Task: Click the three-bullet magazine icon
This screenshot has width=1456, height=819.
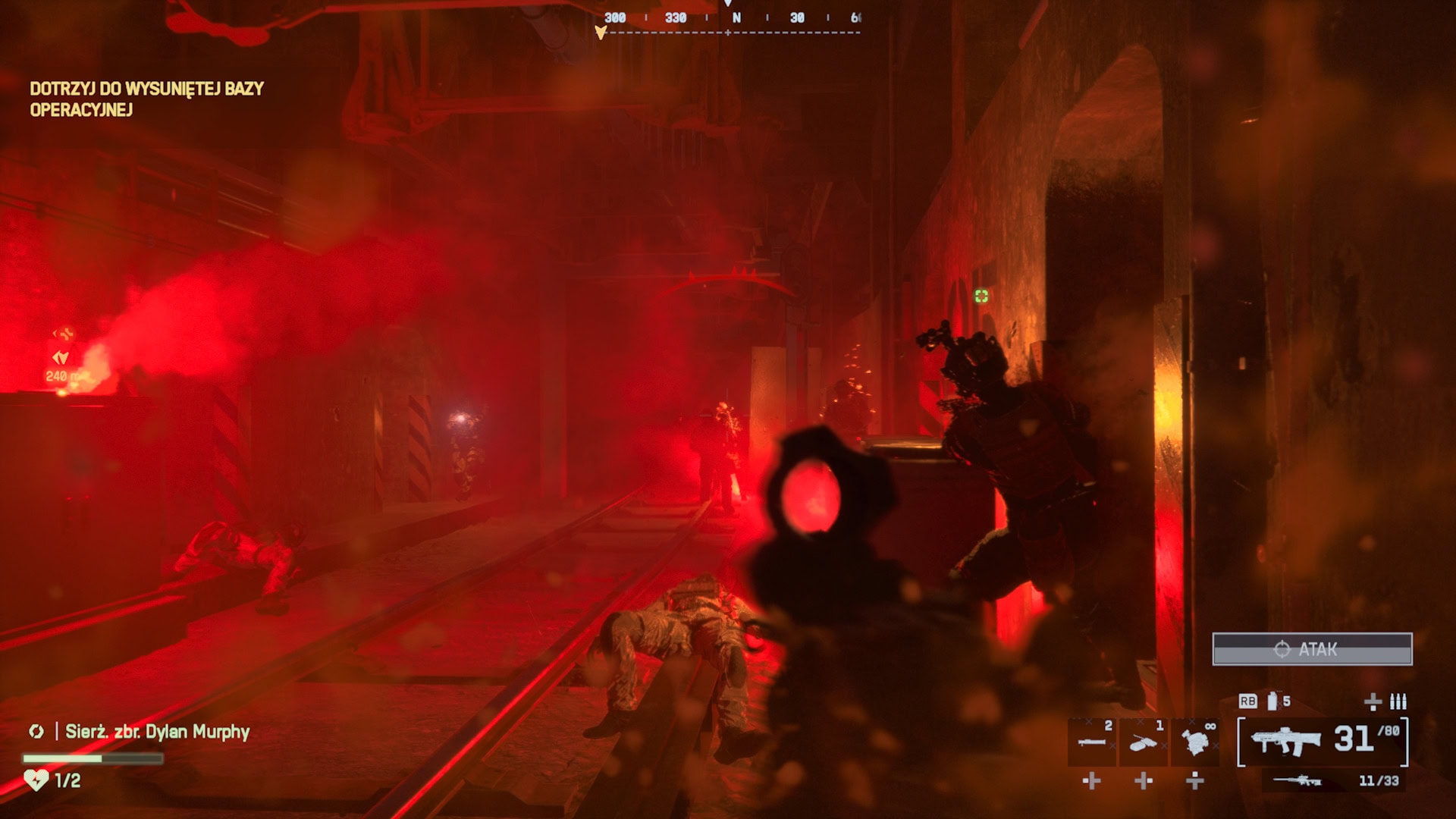Action: pyautogui.click(x=1398, y=702)
